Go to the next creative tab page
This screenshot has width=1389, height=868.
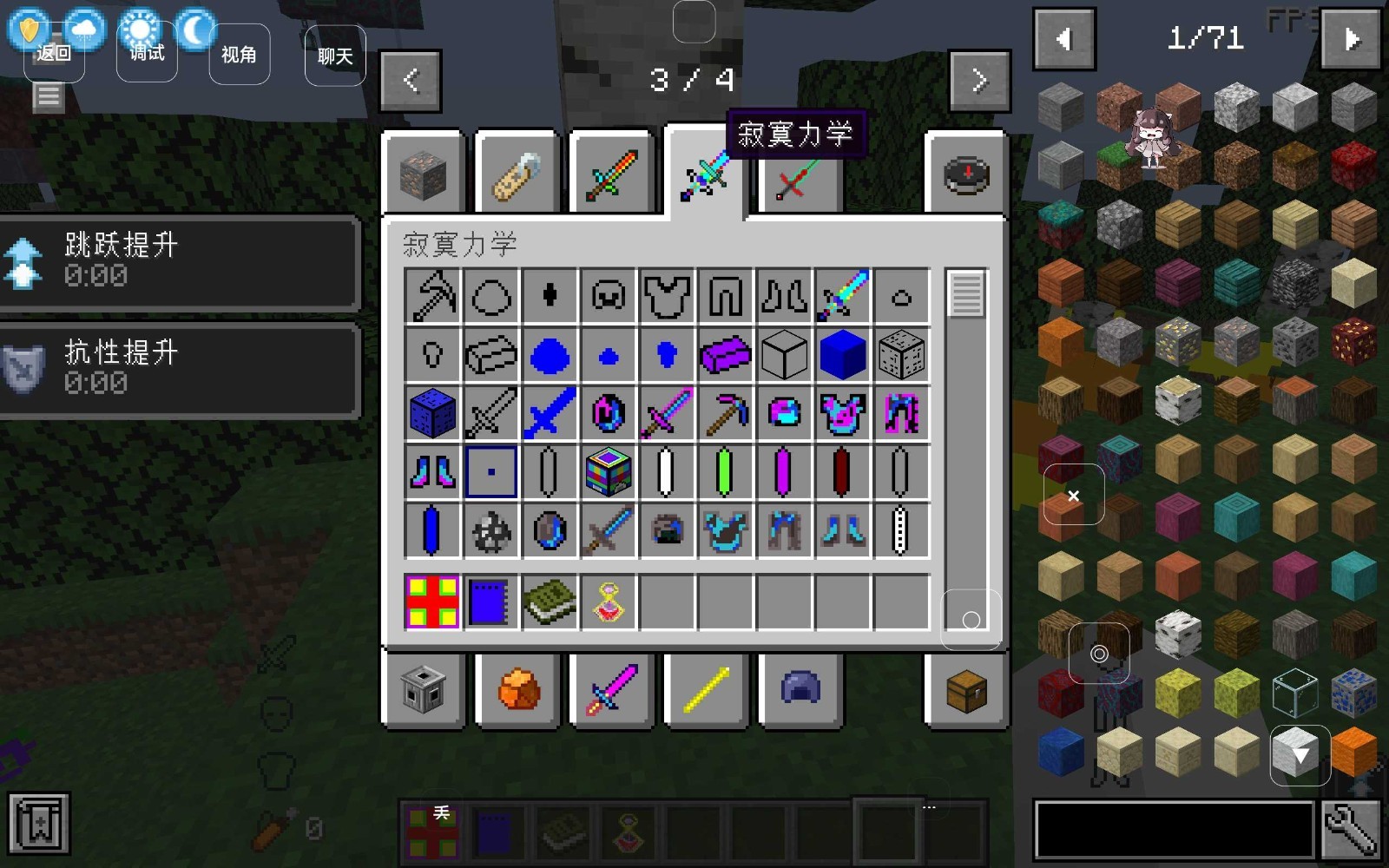pos(980,81)
